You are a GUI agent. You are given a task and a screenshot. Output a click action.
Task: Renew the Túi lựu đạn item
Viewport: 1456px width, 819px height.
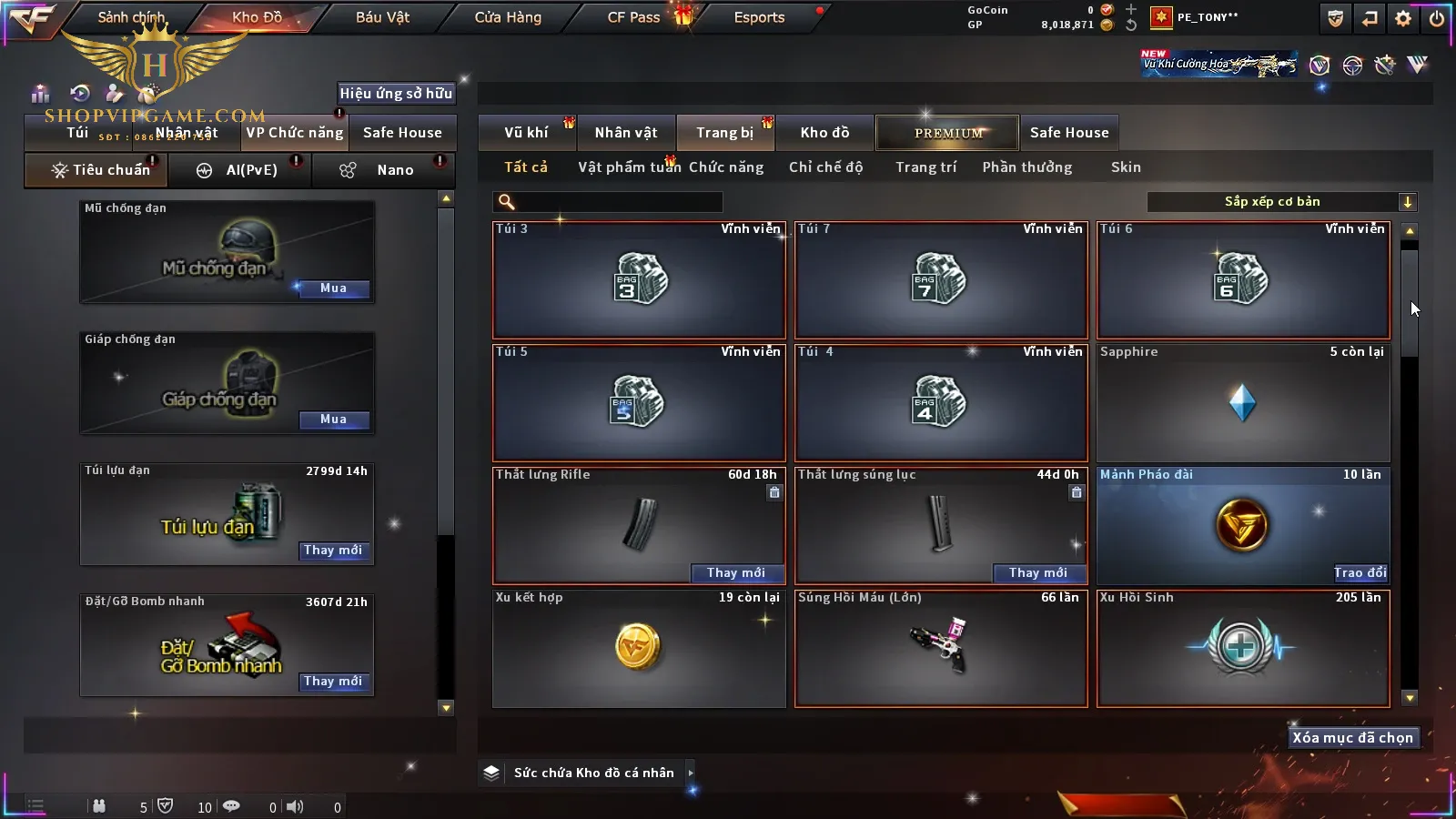(x=333, y=551)
